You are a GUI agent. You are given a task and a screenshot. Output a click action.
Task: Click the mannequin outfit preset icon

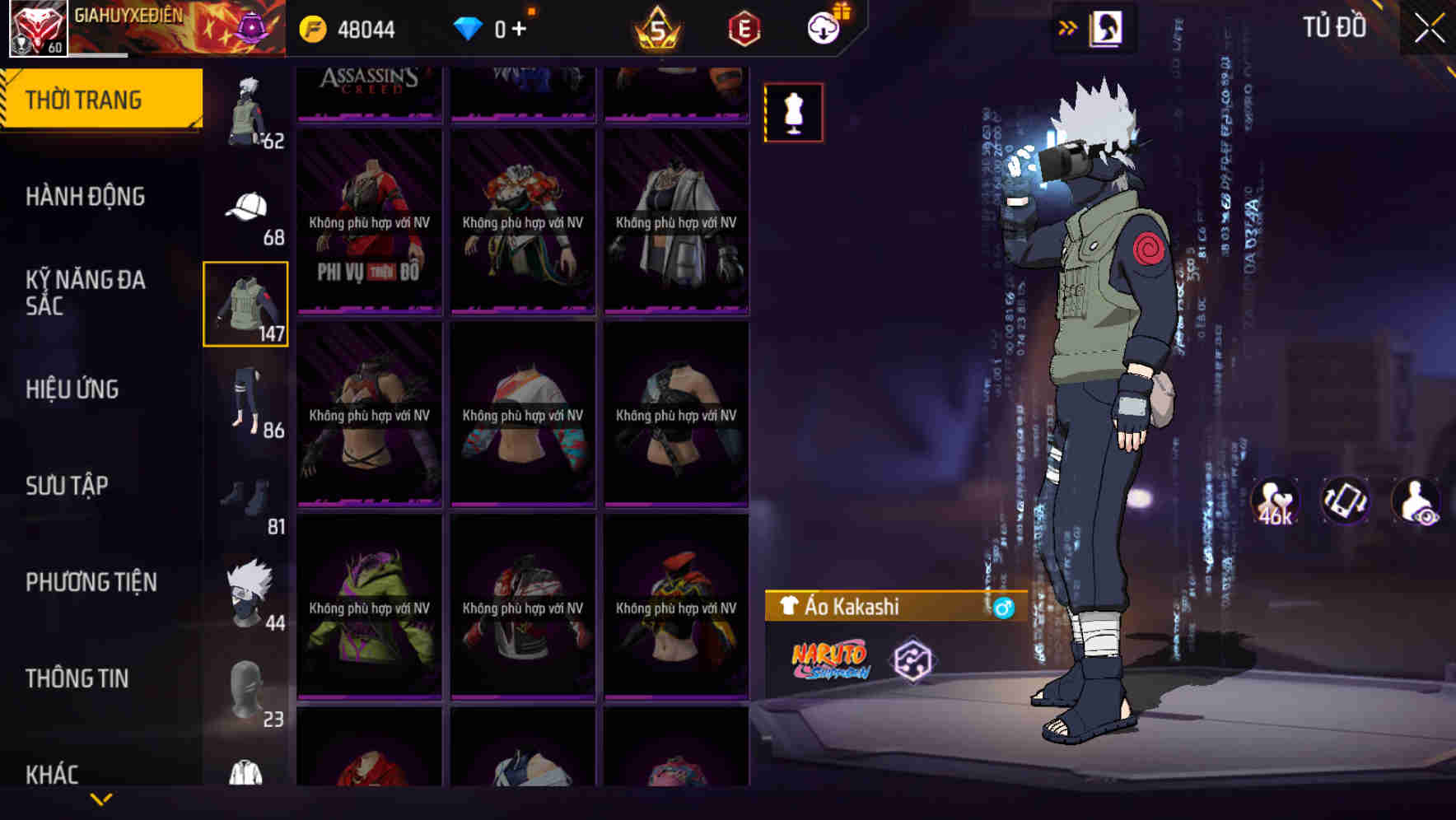793,114
